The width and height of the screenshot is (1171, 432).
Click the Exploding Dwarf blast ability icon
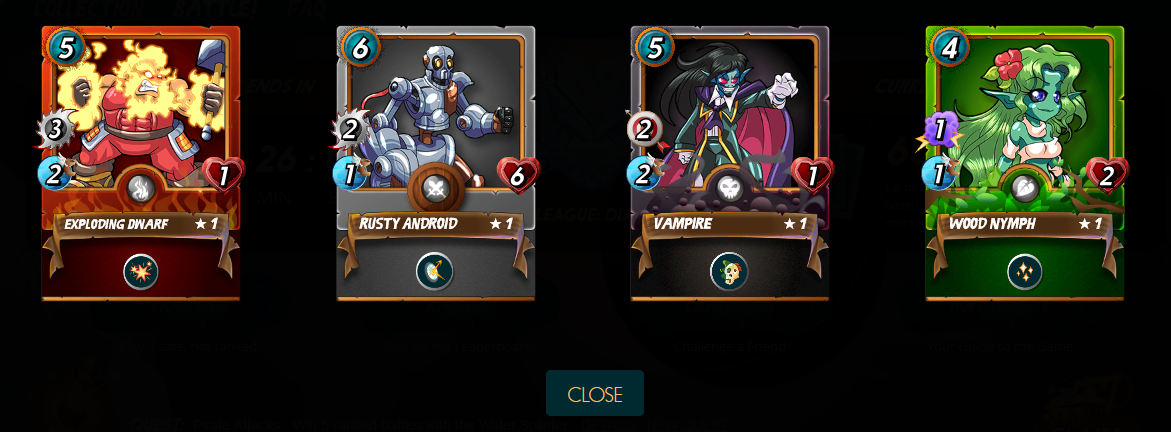[x=141, y=272]
